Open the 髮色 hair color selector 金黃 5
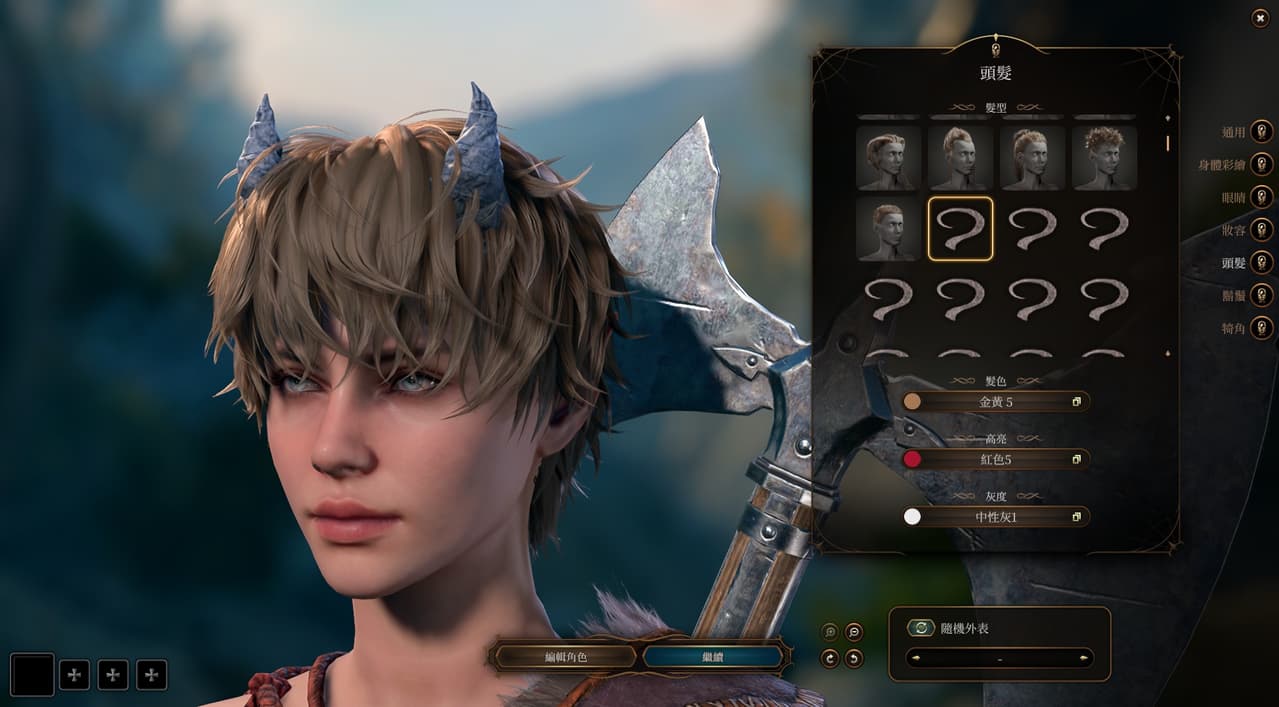Image resolution: width=1279 pixels, height=707 pixels. (996, 401)
